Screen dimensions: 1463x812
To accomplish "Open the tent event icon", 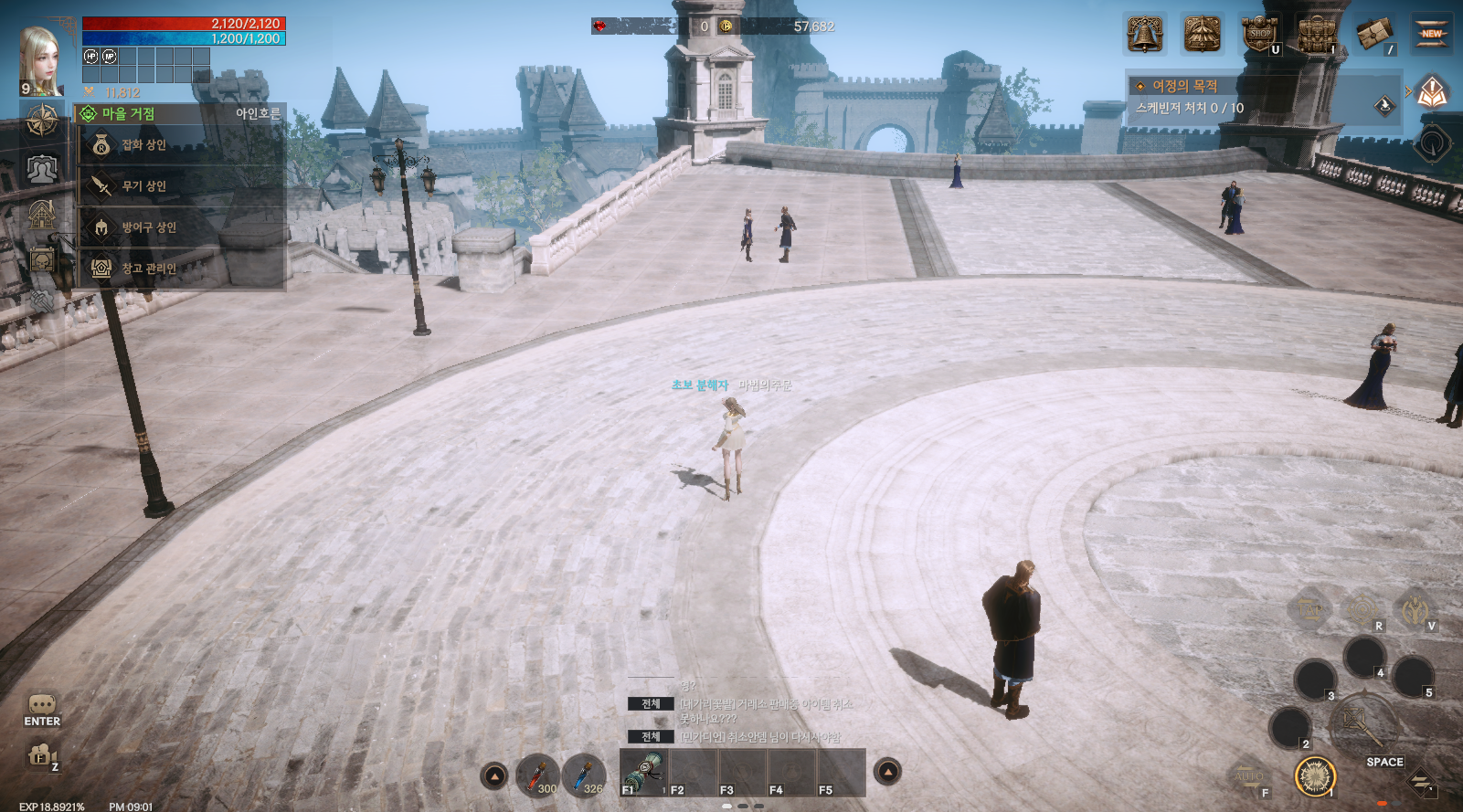I will coord(1202,35).
